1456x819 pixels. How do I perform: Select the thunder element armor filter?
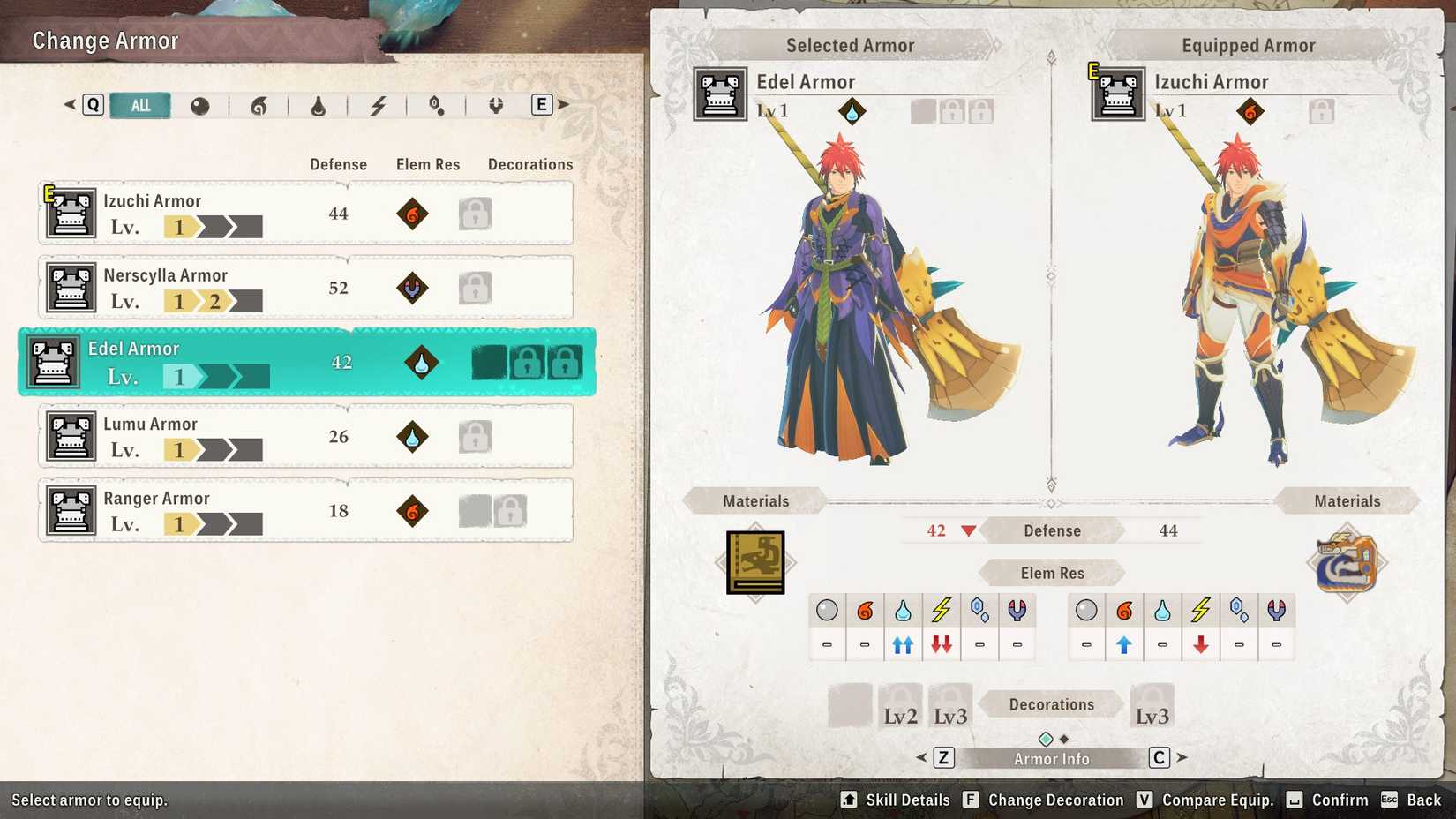(378, 105)
